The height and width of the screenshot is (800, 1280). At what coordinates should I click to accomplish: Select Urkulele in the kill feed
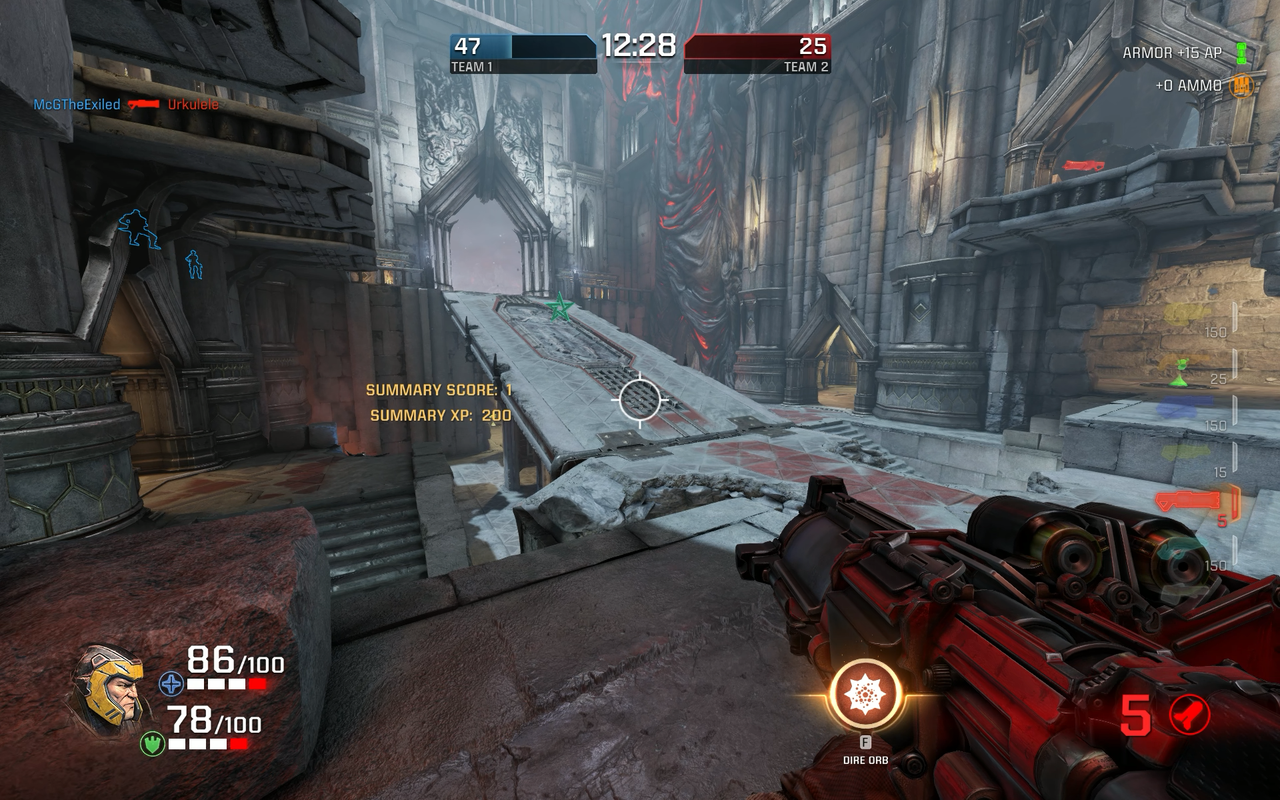click(193, 105)
